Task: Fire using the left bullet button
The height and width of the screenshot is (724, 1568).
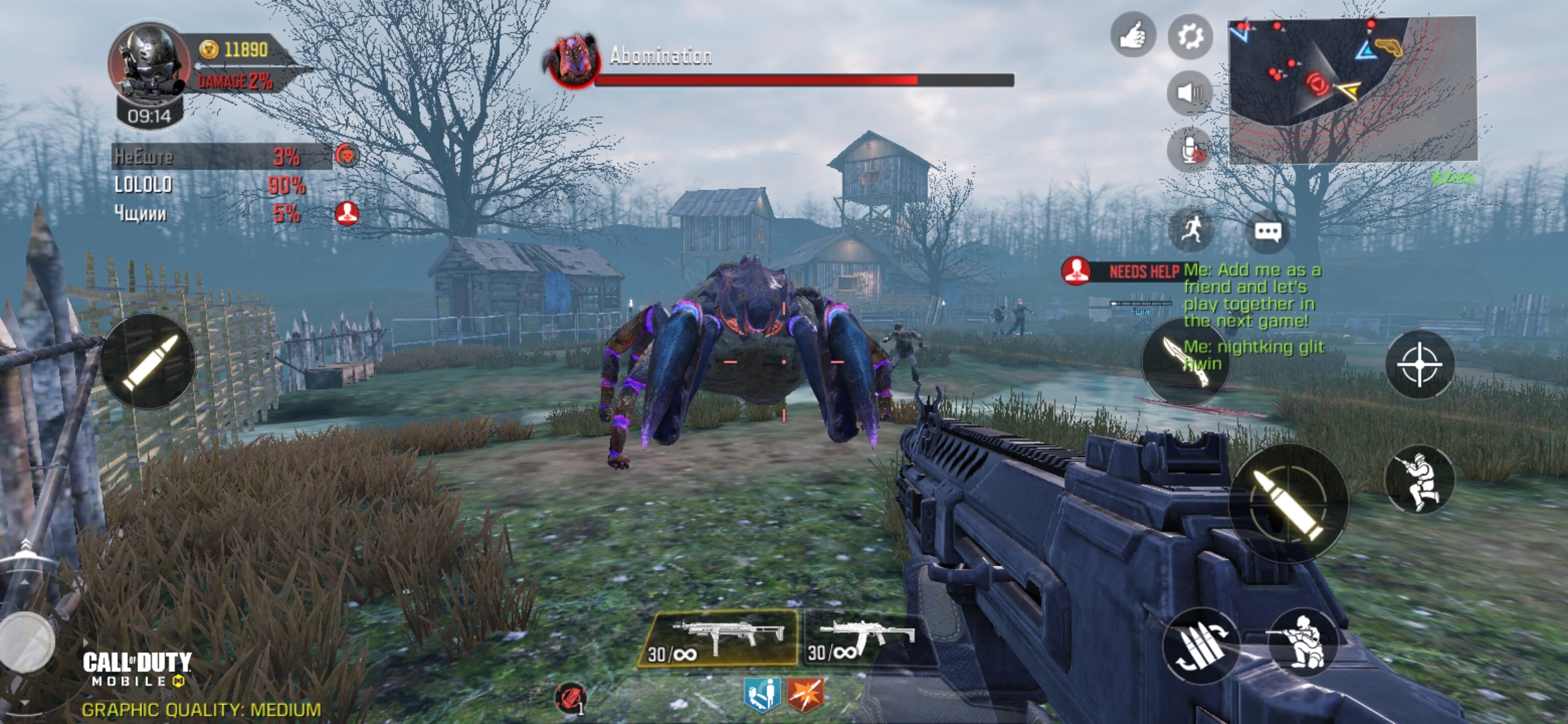Action: [x=148, y=361]
